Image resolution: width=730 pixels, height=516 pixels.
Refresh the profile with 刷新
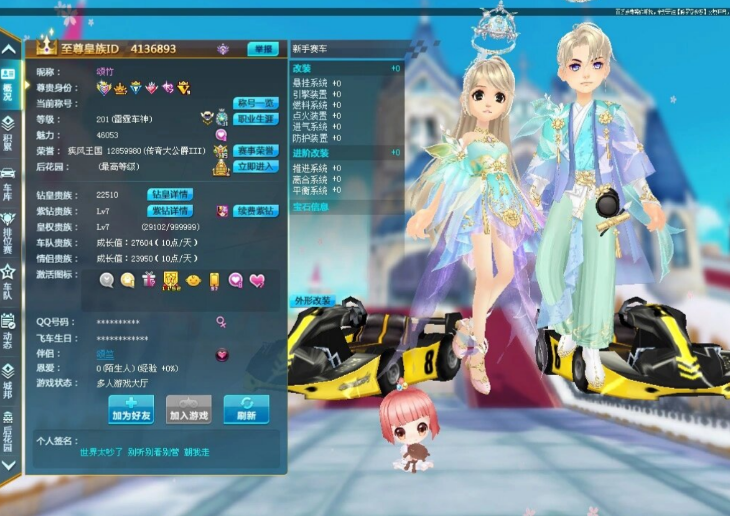(246, 409)
